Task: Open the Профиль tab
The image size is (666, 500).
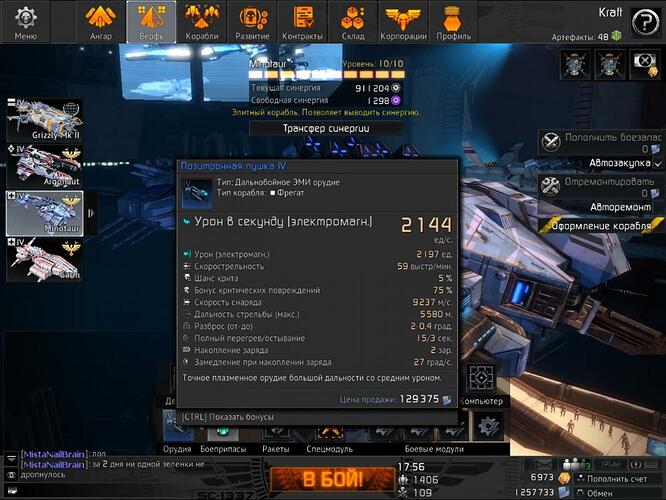Action: click(454, 21)
